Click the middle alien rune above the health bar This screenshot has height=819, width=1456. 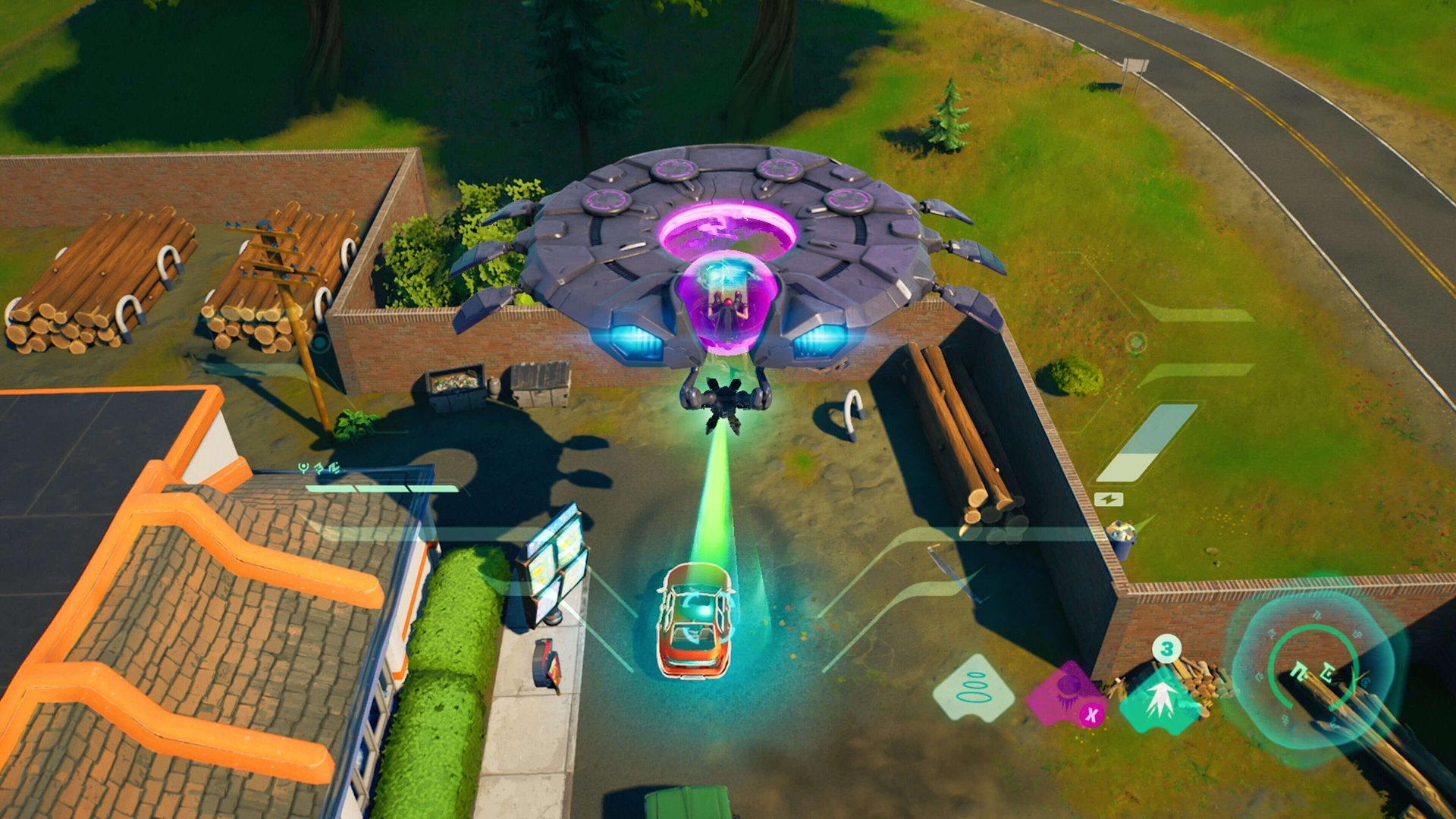point(319,469)
